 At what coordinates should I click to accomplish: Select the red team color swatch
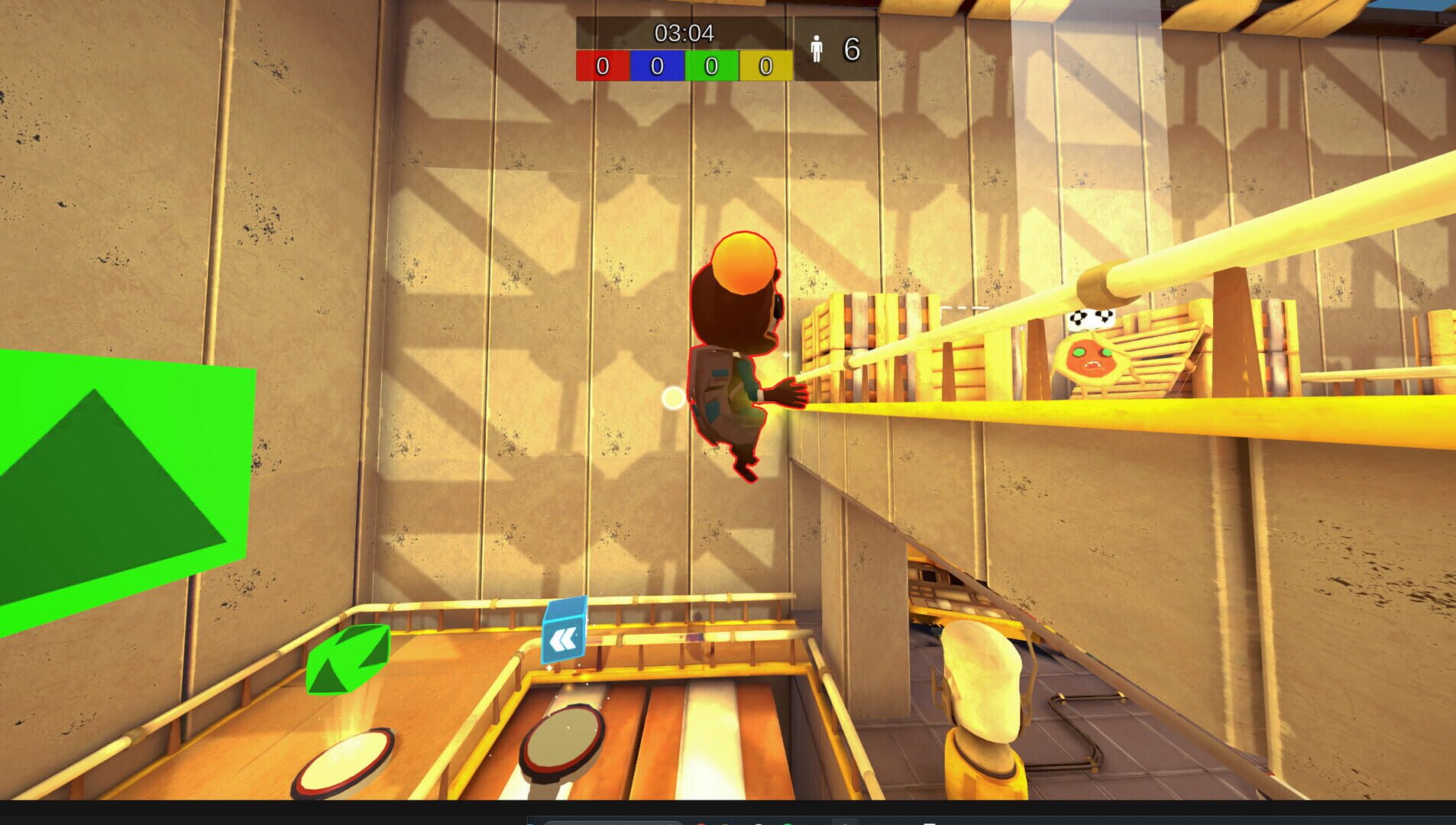tap(602, 65)
